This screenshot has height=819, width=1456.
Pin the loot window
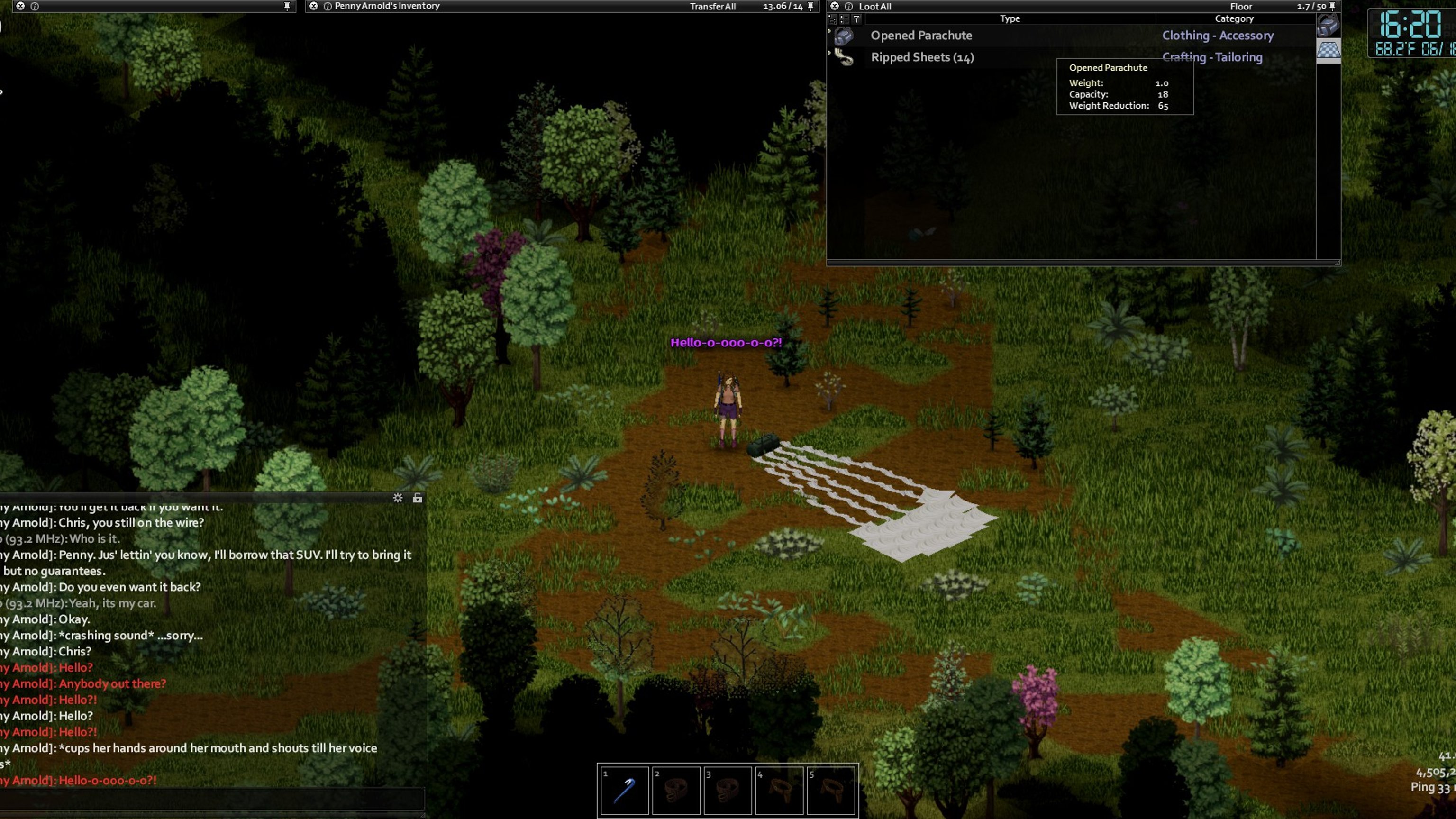(x=1332, y=6)
